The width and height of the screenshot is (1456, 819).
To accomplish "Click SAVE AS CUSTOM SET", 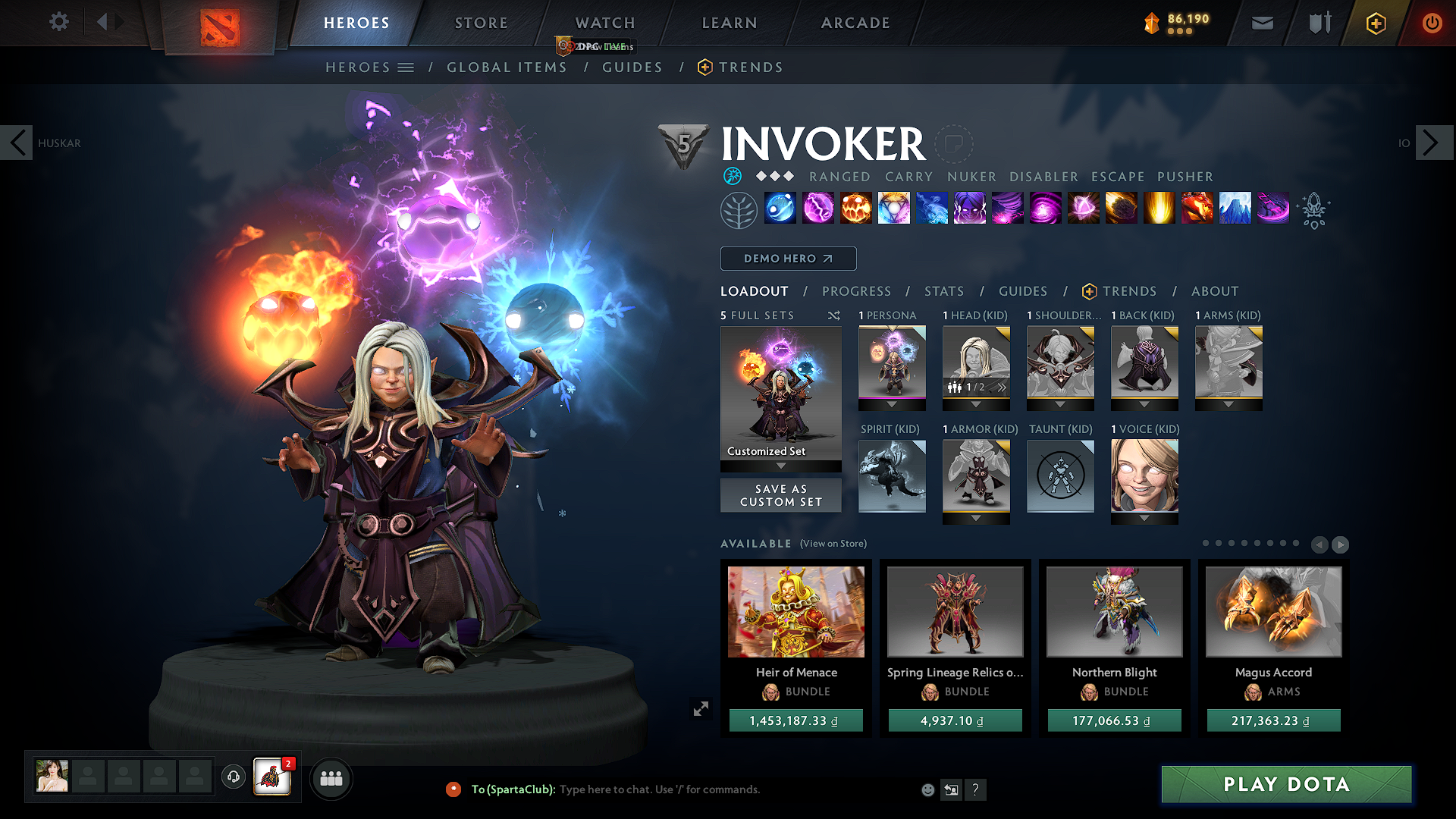I will (780, 494).
